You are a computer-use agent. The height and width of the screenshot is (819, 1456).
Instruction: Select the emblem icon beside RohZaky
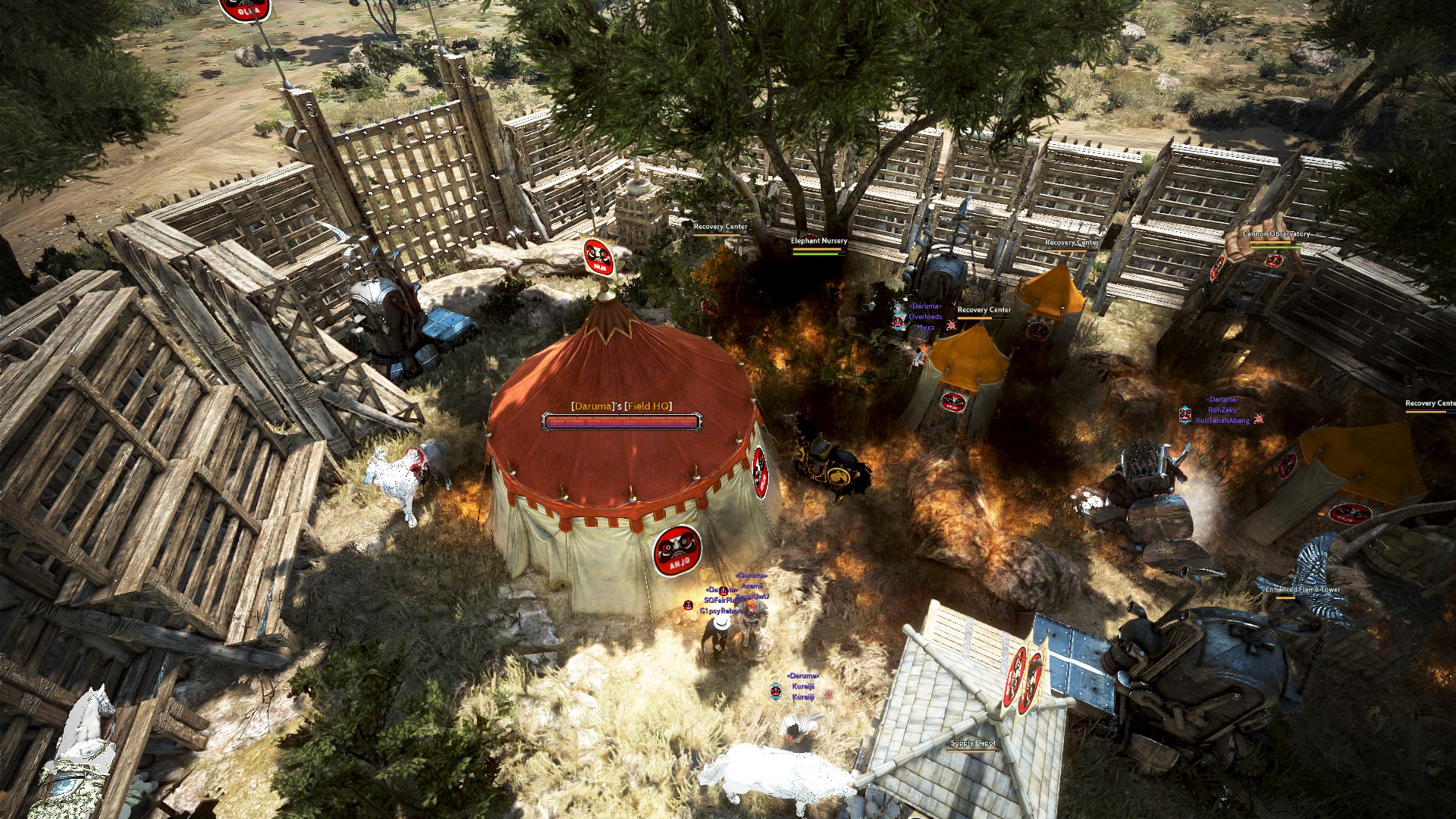1185,414
